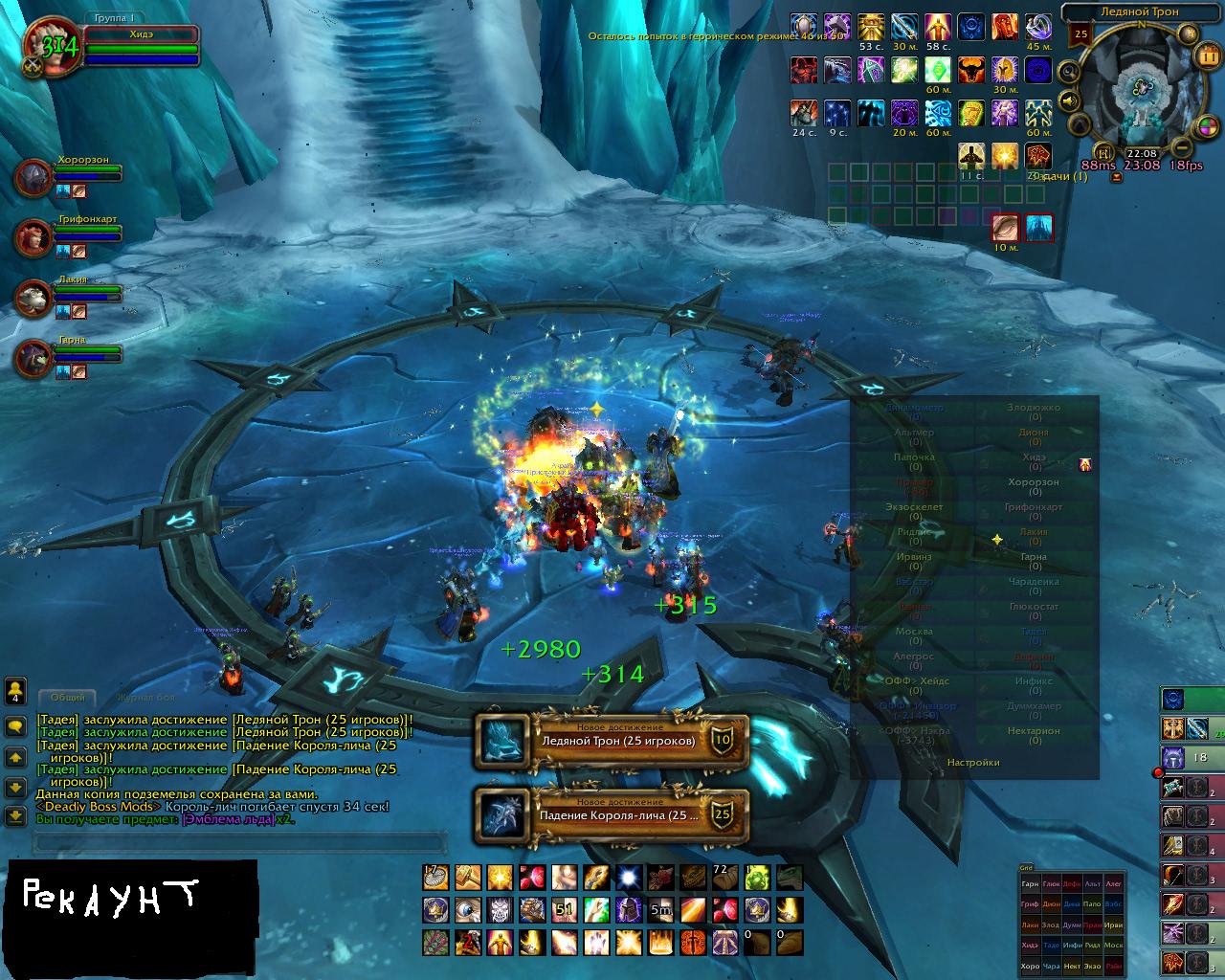1225x980 pixels.
Task: Use the hammer ability on action bar
Action: 466,877
